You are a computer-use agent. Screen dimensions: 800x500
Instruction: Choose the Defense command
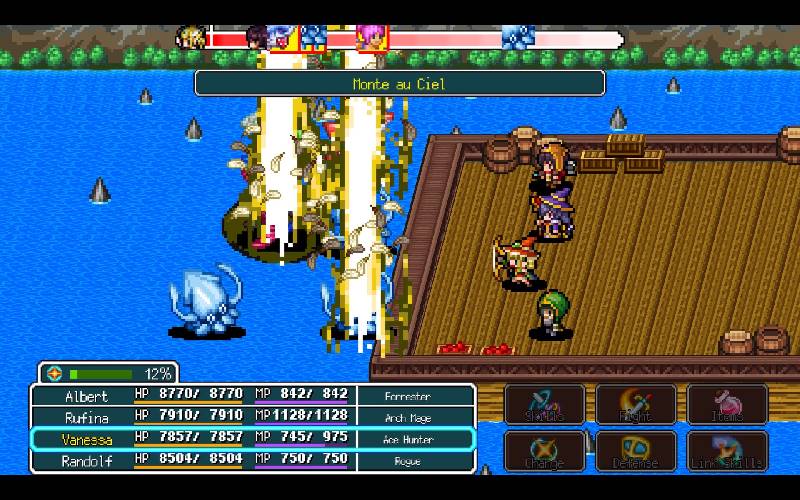(x=636, y=451)
